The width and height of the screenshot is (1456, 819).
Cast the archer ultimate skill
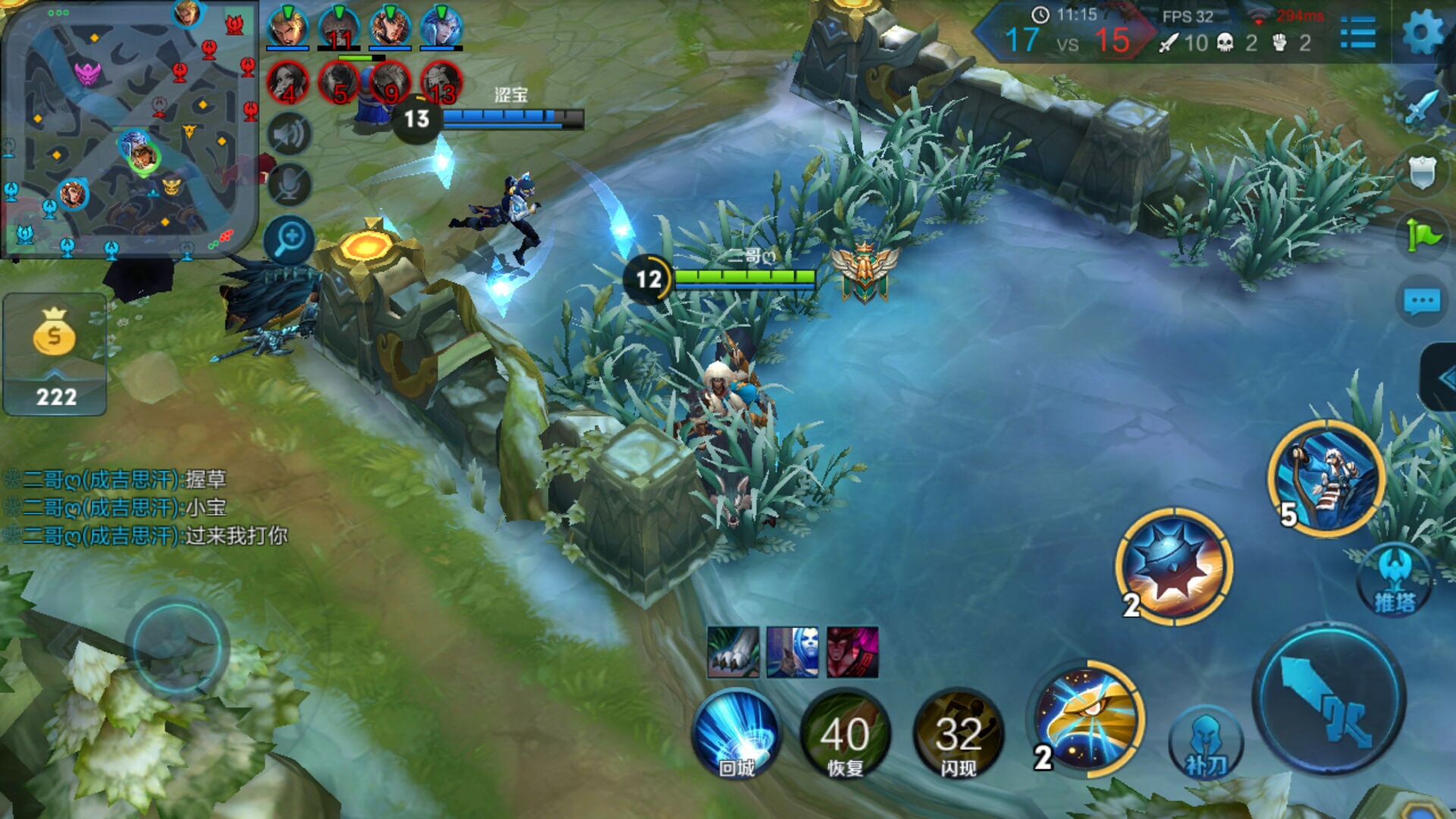point(1327,479)
